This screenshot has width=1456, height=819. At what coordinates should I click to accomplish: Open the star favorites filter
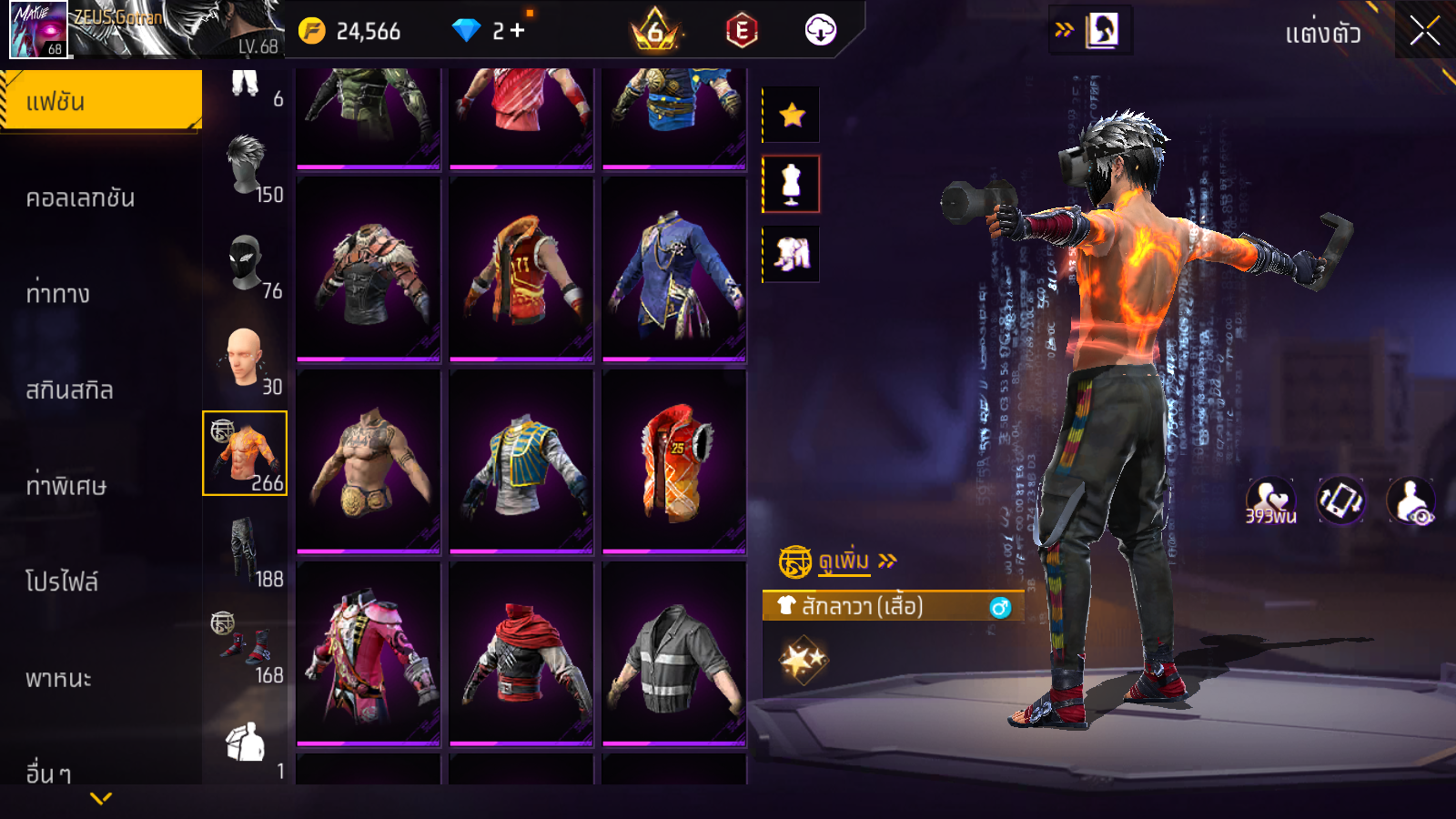tap(791, 115)
